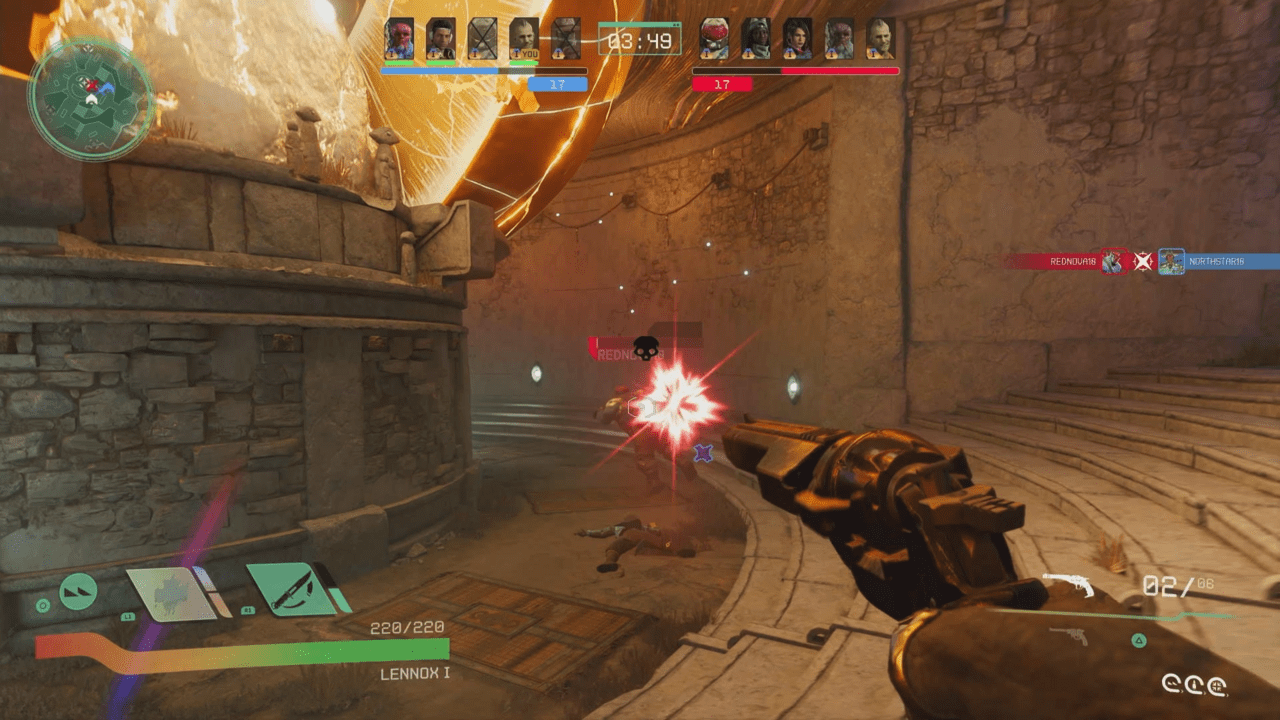Select the teammate portrait marked YOU
1280x720 pixels.
[x=523, y=39]
